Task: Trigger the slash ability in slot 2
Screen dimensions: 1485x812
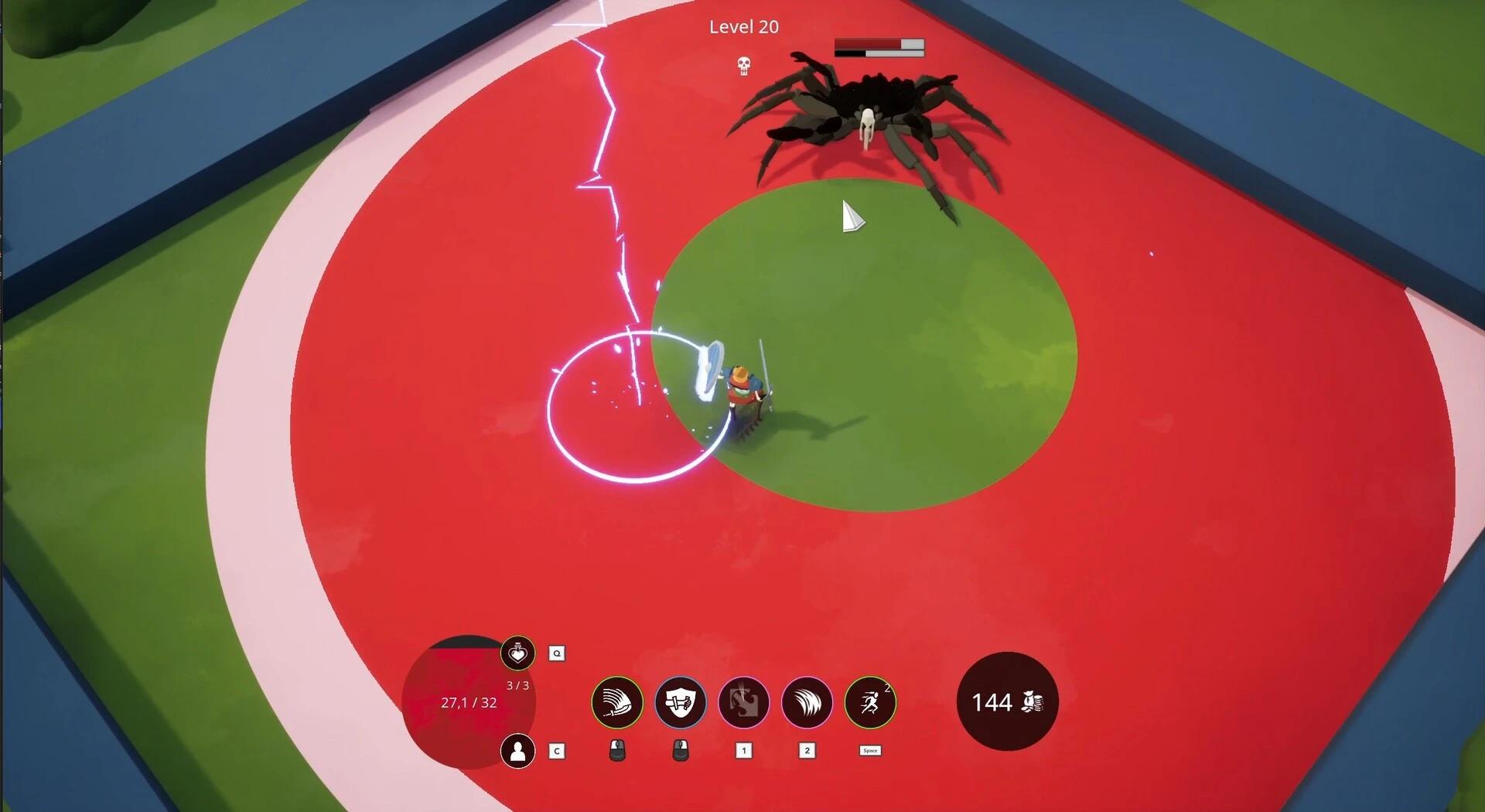Action: 807,702
